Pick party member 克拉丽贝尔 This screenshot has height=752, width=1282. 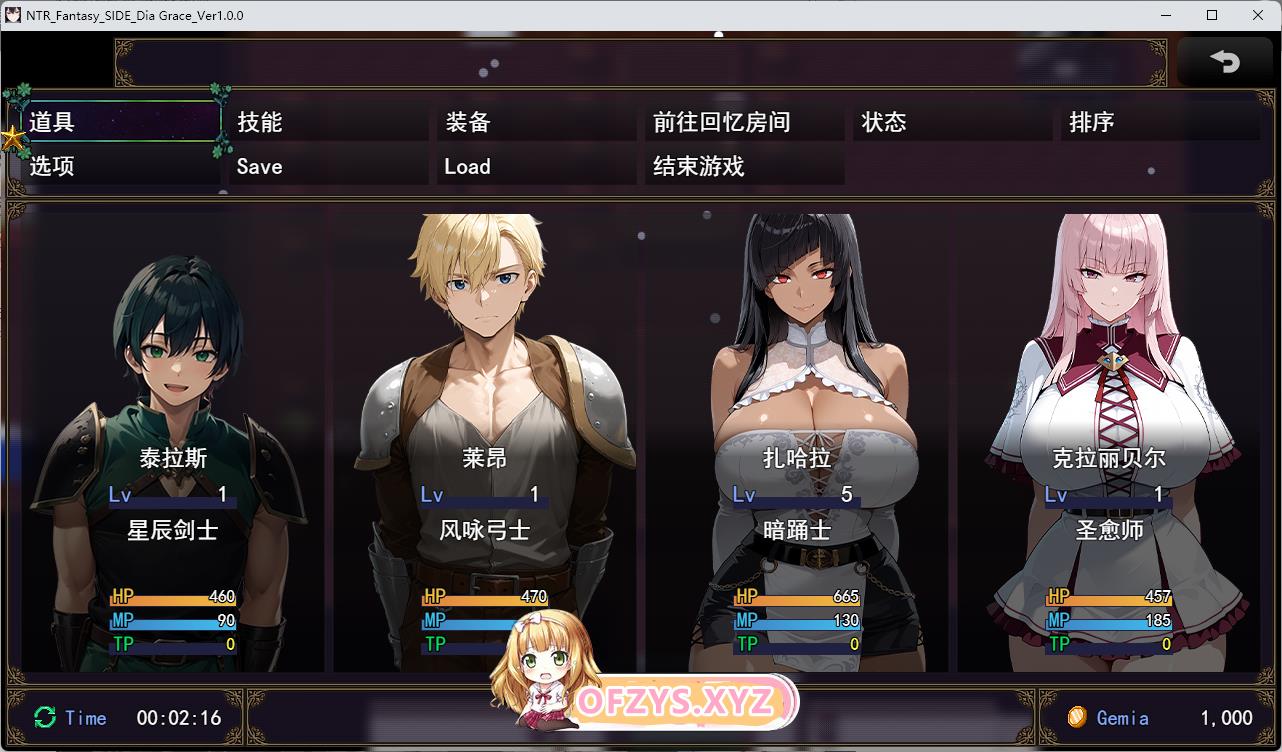1108,440
